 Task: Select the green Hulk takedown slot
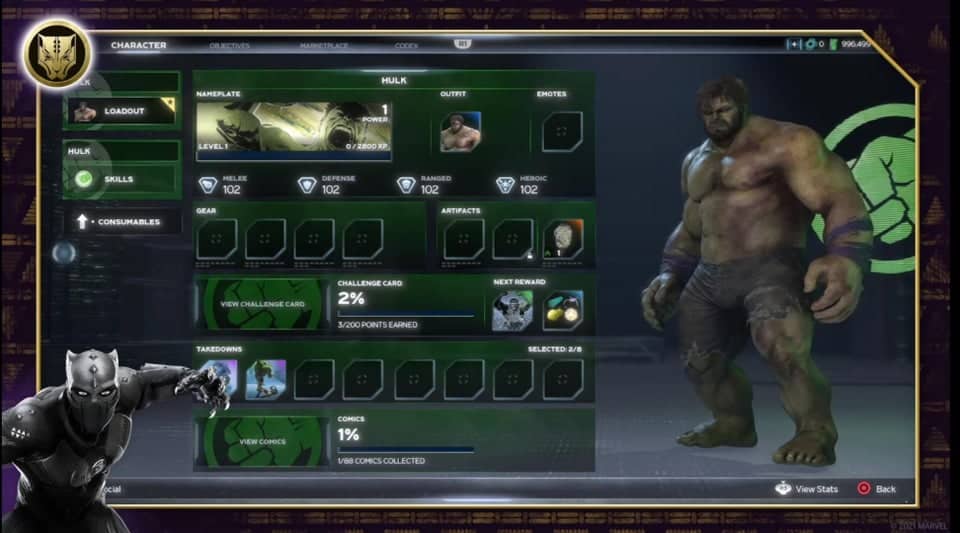266,380
